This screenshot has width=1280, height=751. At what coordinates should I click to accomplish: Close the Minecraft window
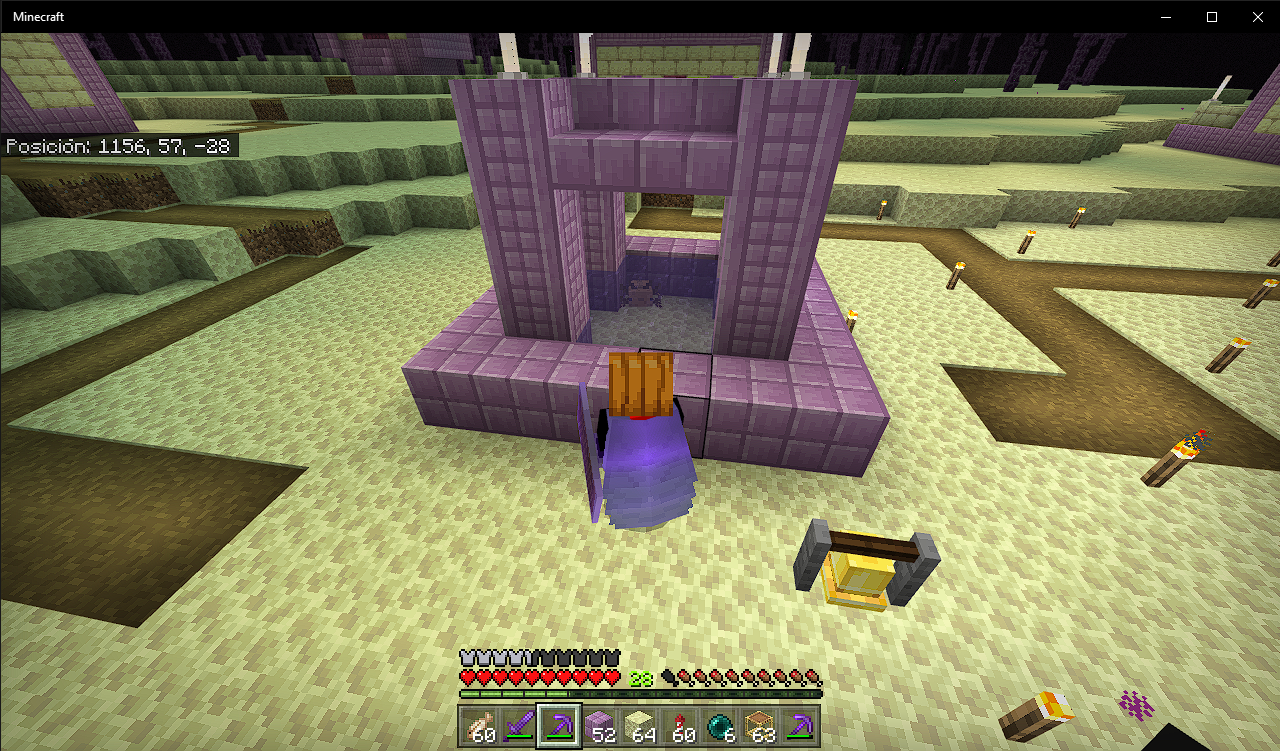tap(1257, 17)
